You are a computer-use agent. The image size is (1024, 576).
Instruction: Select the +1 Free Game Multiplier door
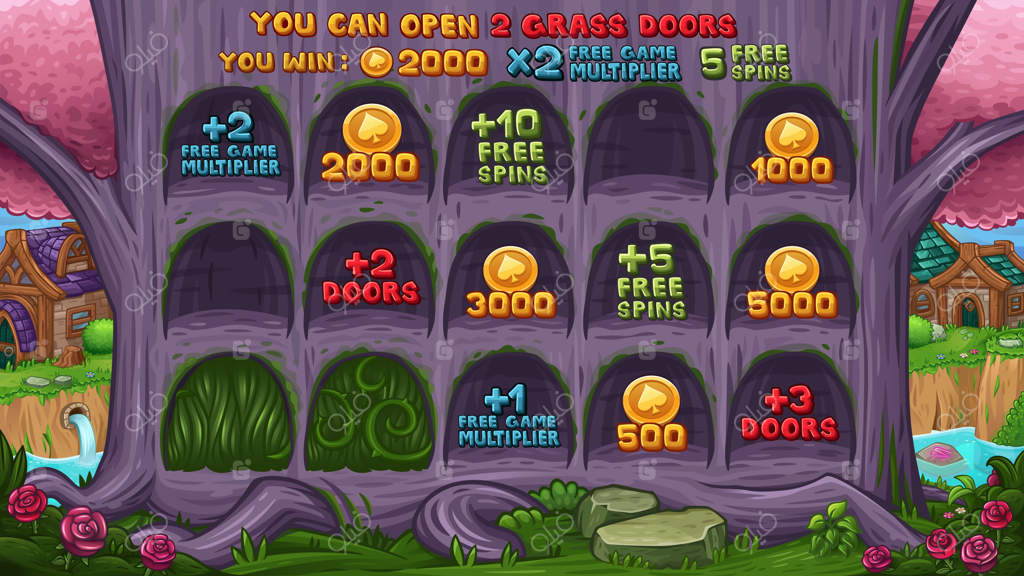pos(510,416)
